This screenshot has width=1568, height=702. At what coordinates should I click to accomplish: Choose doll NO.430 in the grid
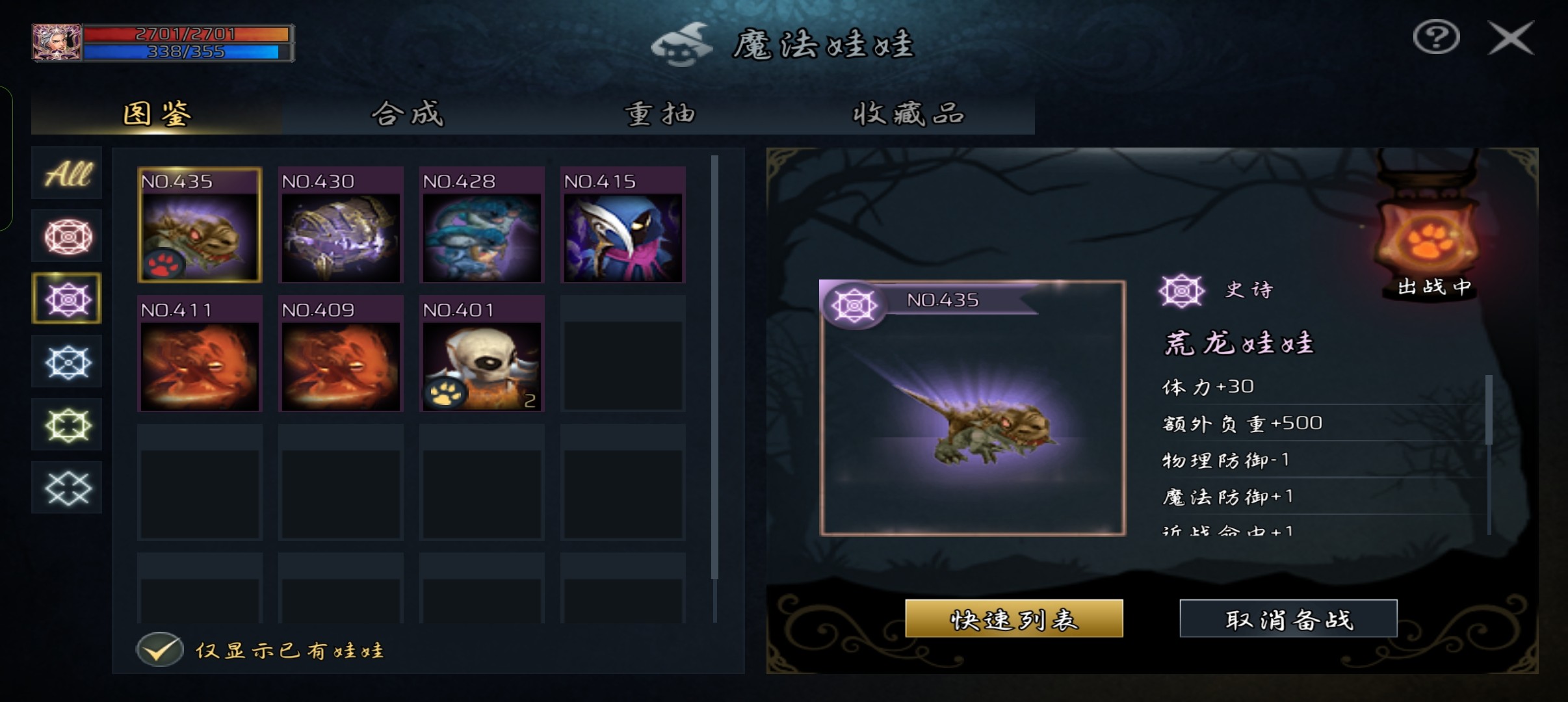point(341,226)
